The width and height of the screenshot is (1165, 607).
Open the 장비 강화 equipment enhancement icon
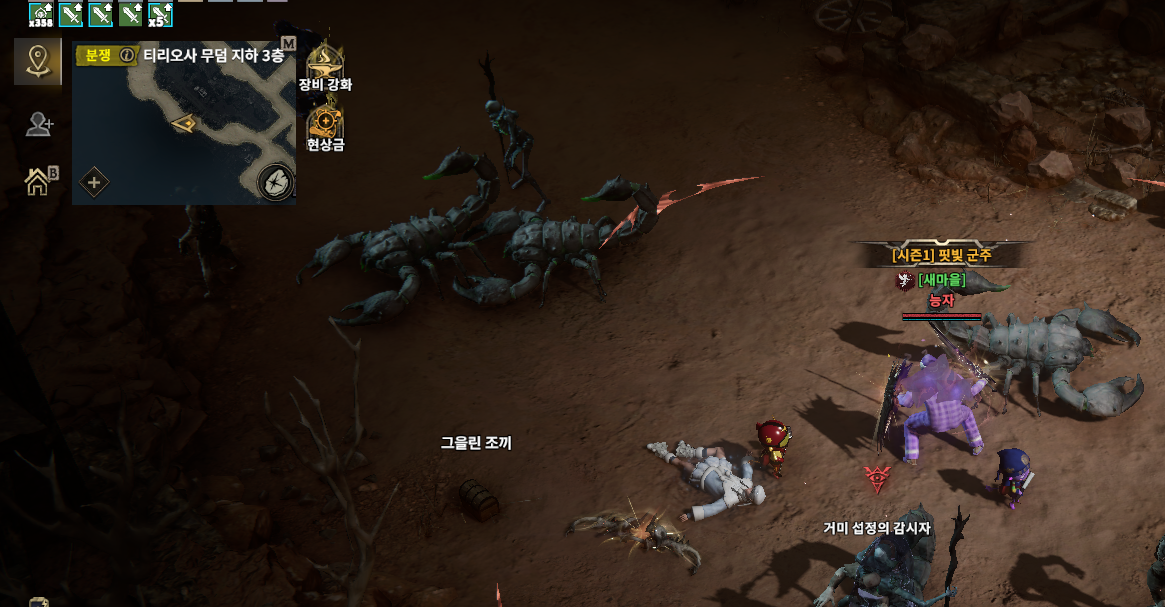(325, 61)
